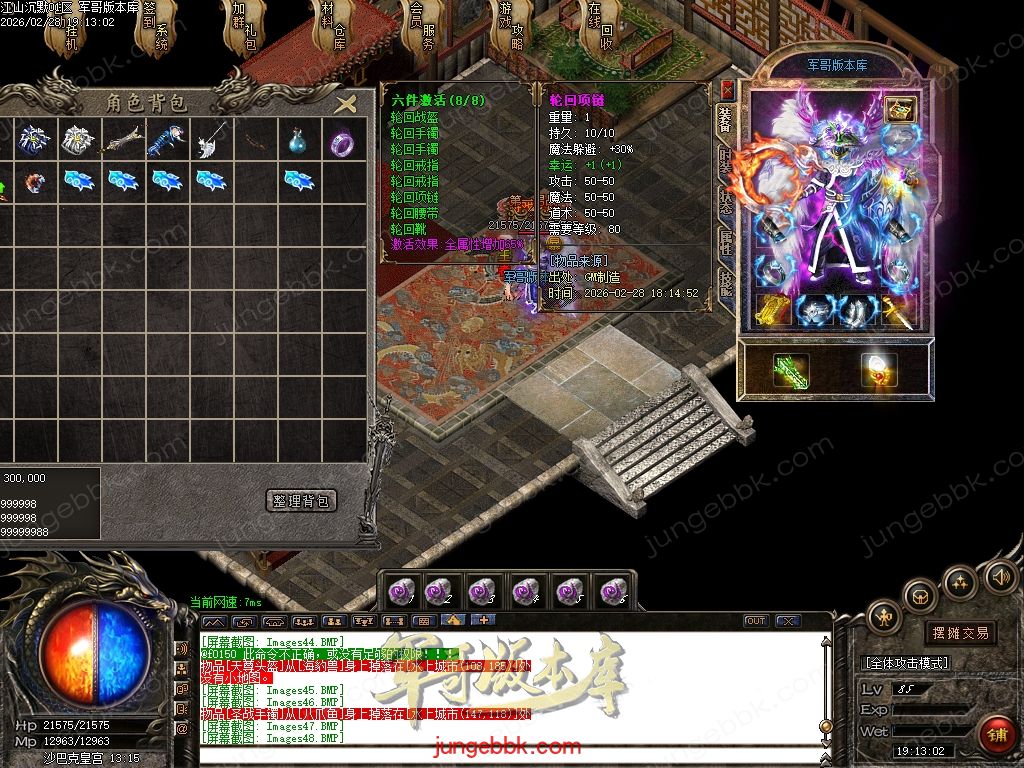
Task: Click the 整理背包 sort backpack button
Action: click(x=303, y=500)
